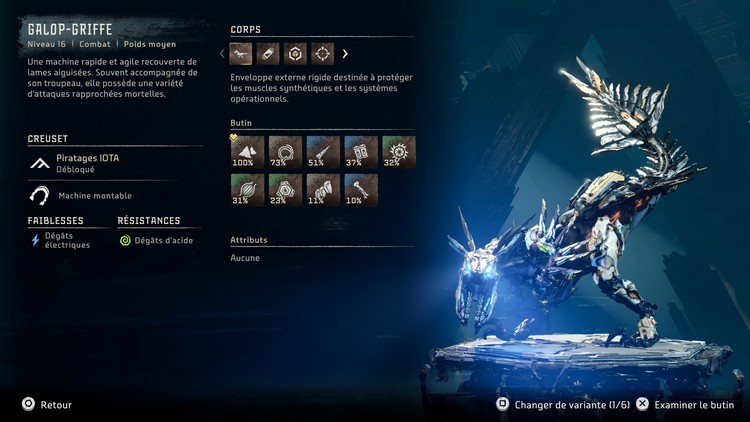Inspect the 31% loot item

(247, 190)
